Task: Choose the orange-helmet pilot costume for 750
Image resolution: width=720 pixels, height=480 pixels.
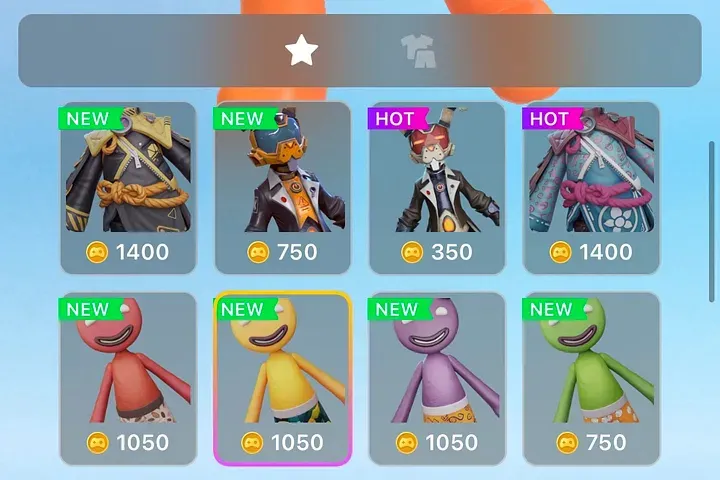Action: (x=283, y=187)
